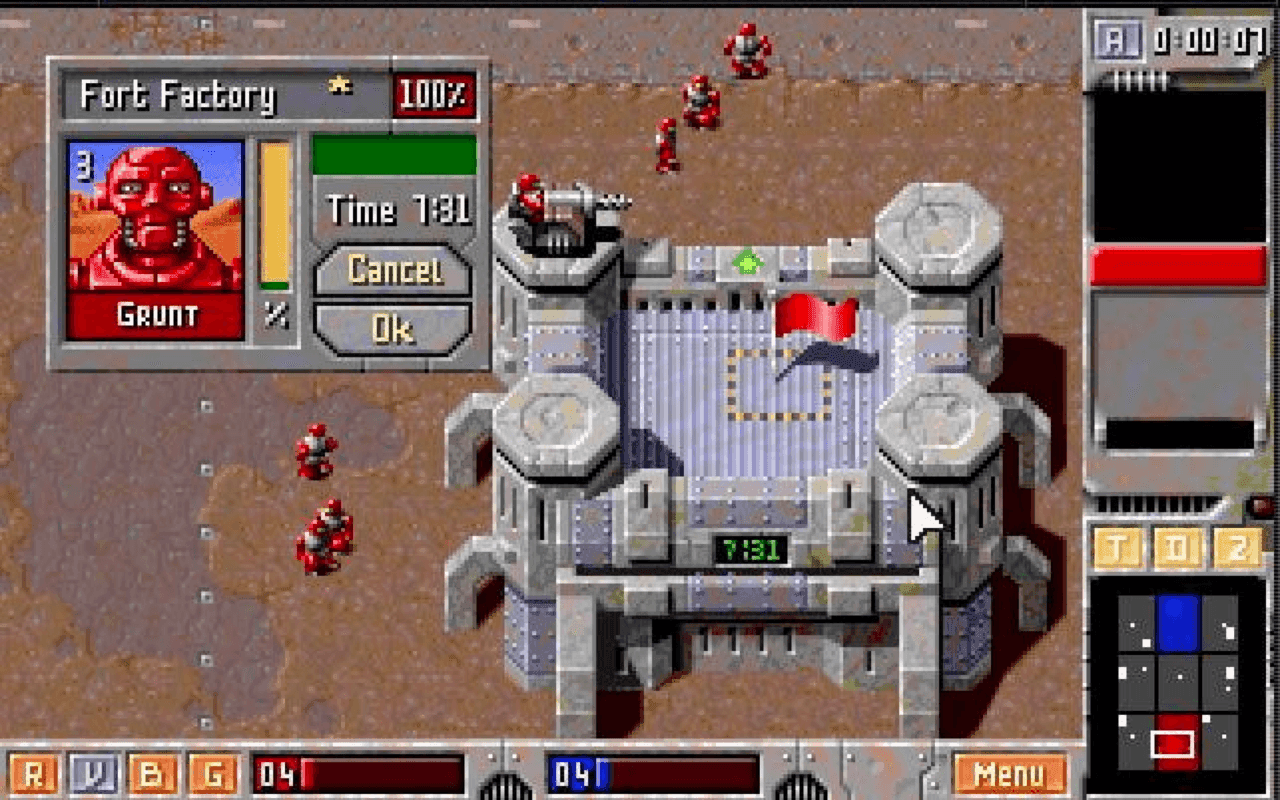Click the 100% efficiency badge

[x=434, y=93]
